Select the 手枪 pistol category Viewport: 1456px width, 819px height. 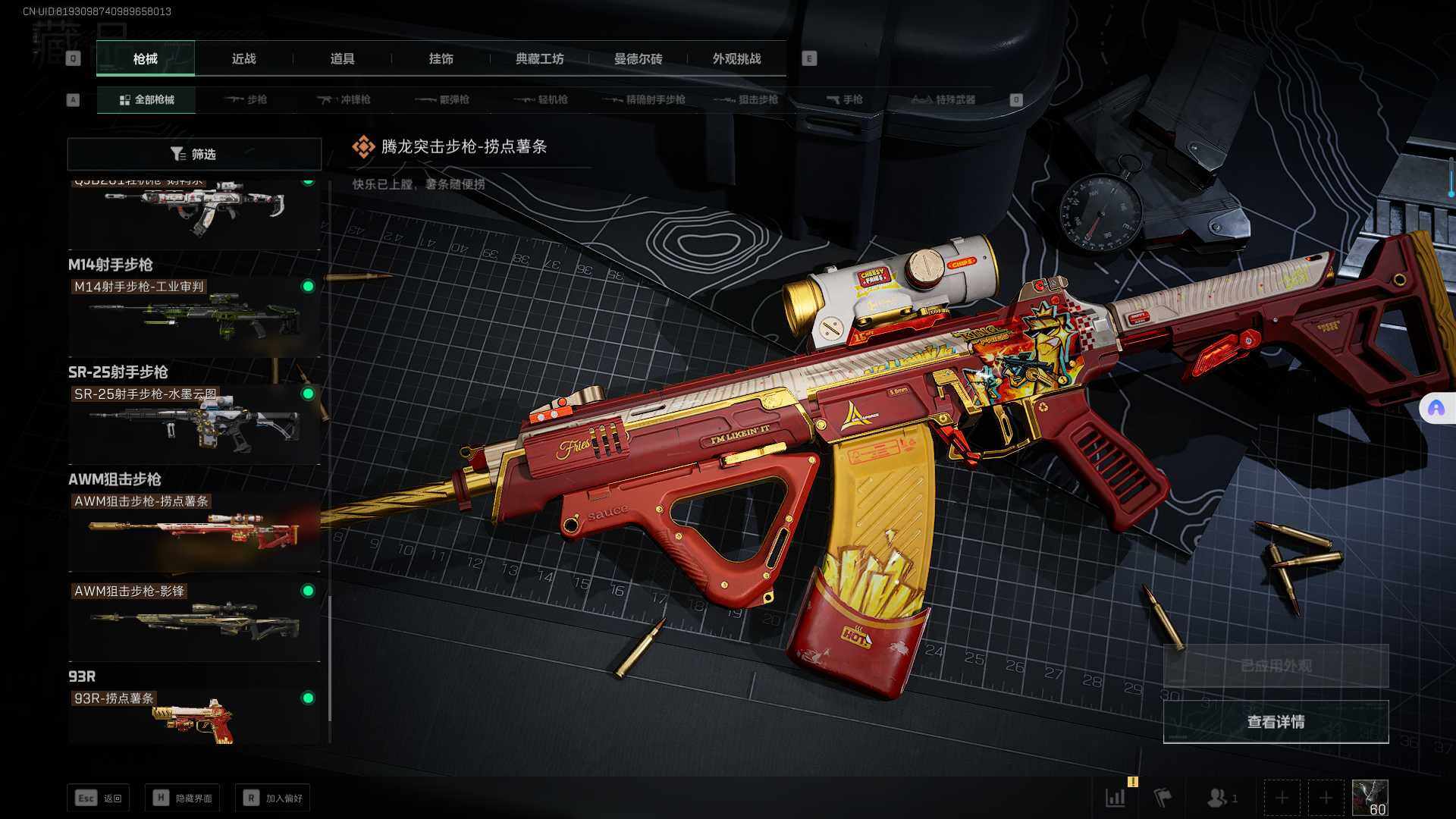coord(844,99)
